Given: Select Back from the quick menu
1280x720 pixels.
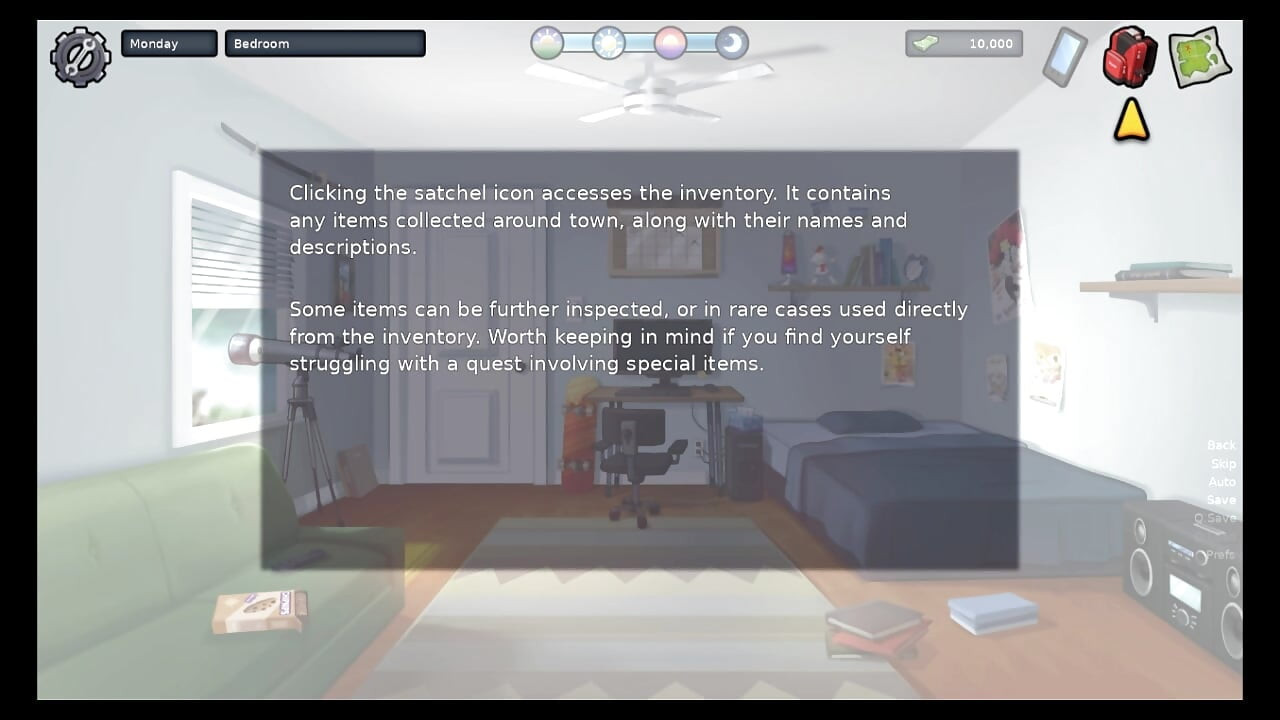Looking at the screenshot, I should pos(1221,444).
